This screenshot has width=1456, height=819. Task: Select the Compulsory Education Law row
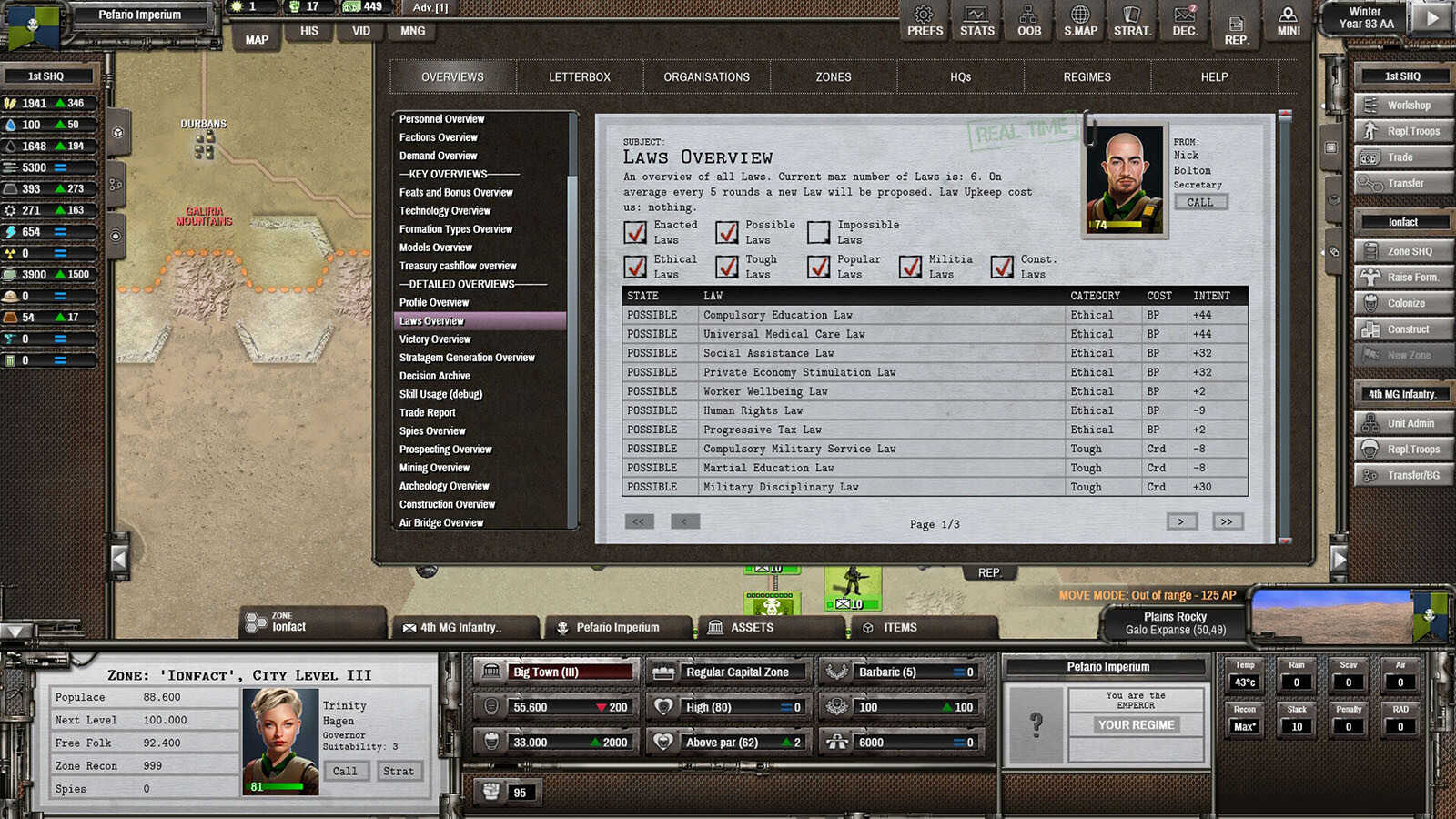778,315
